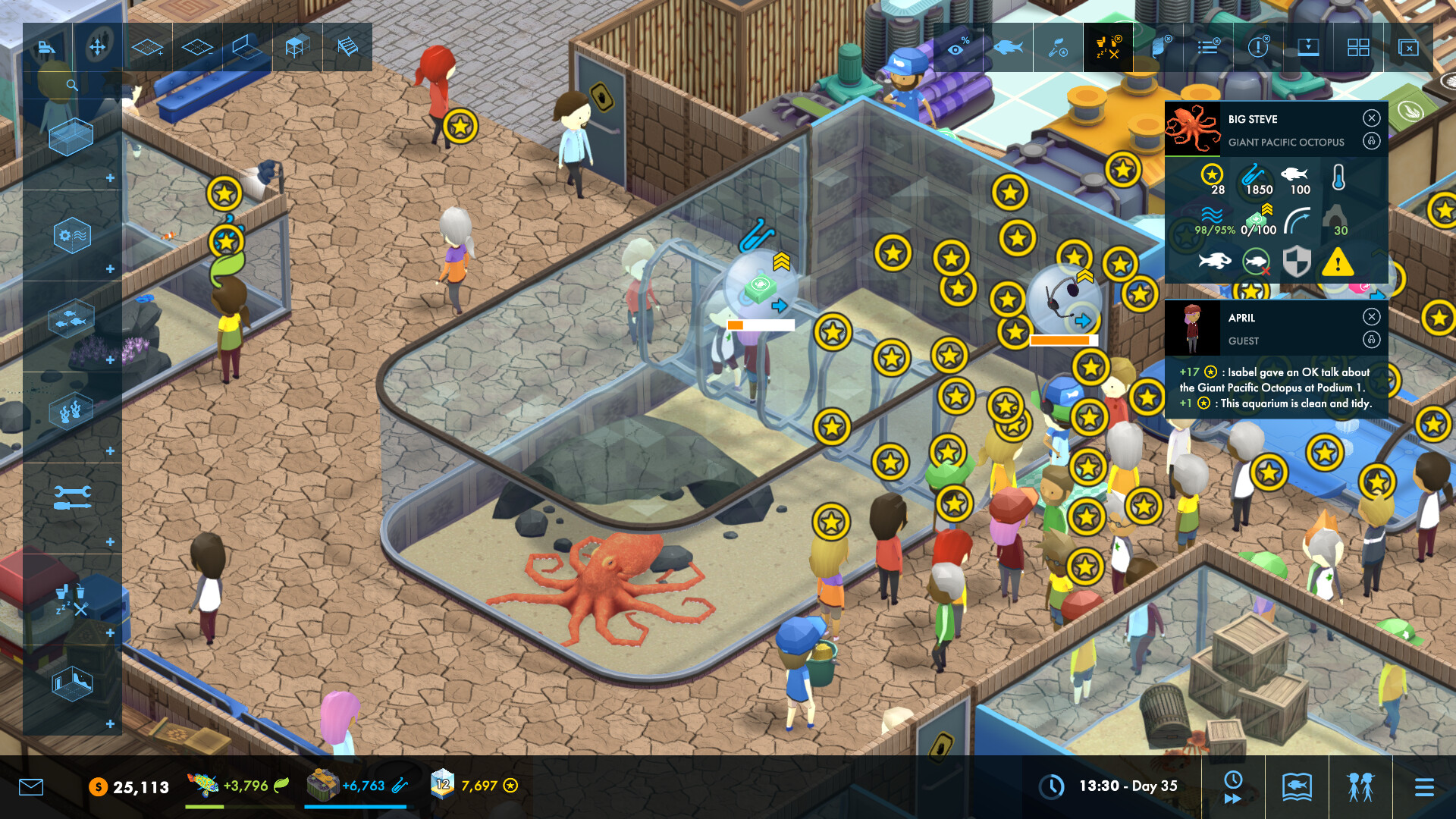Screen dimensions: 1456x819
Task: Disable the highlighted guest needs overlay
Action: pos(1108,47)
